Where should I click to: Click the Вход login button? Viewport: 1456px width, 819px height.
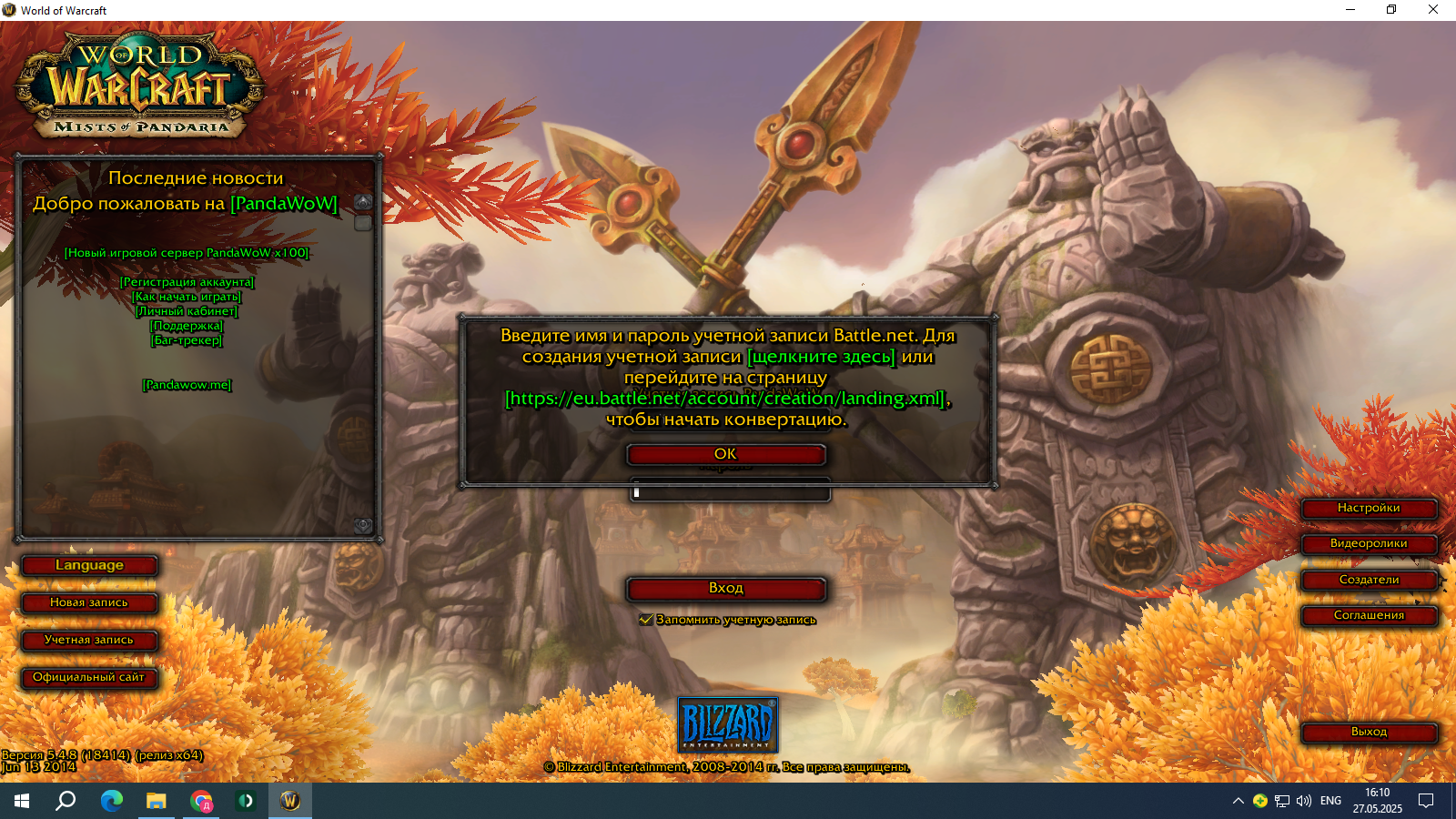point(725,589)
